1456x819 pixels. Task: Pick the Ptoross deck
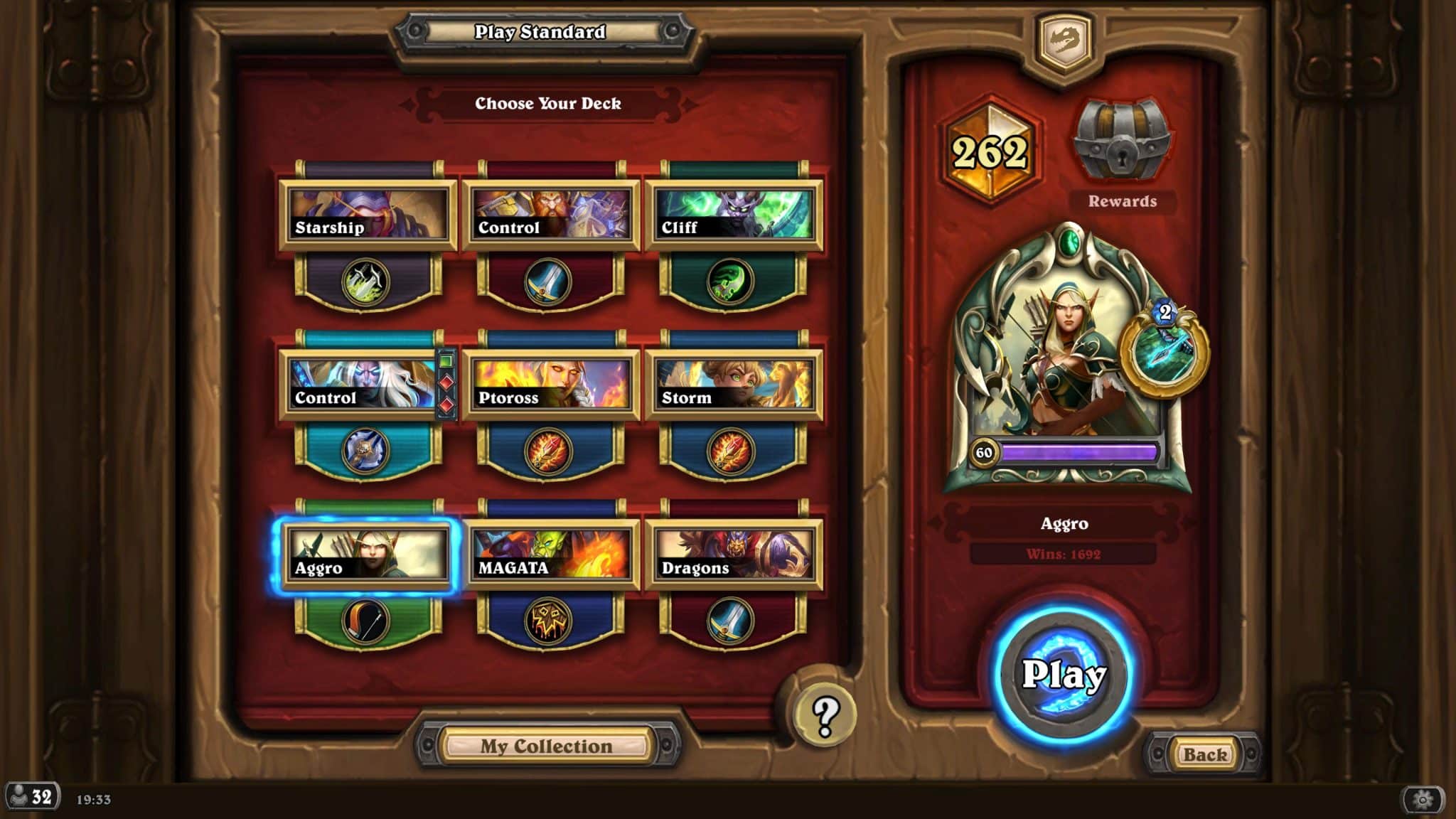point(550,385)
